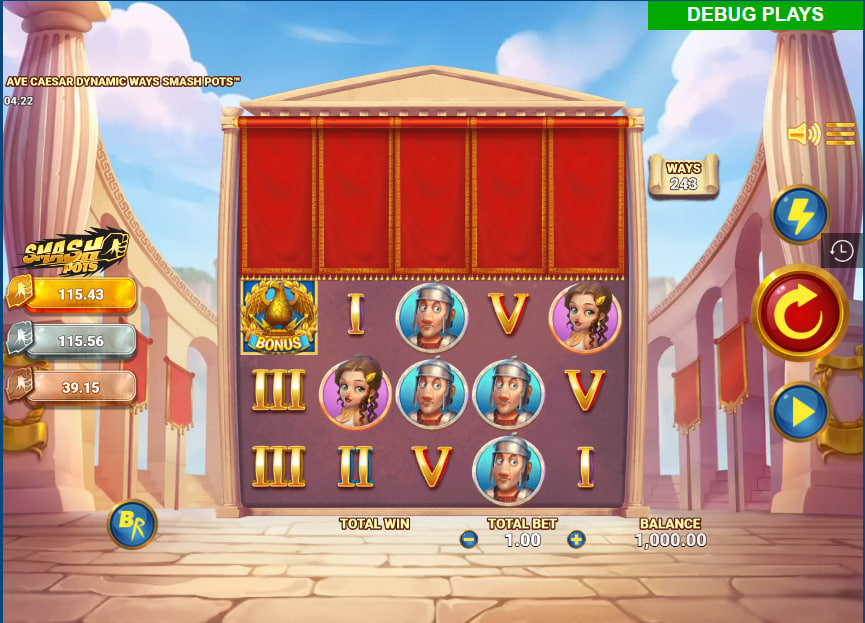Start autoplay with the blue play button

(800, 411)
